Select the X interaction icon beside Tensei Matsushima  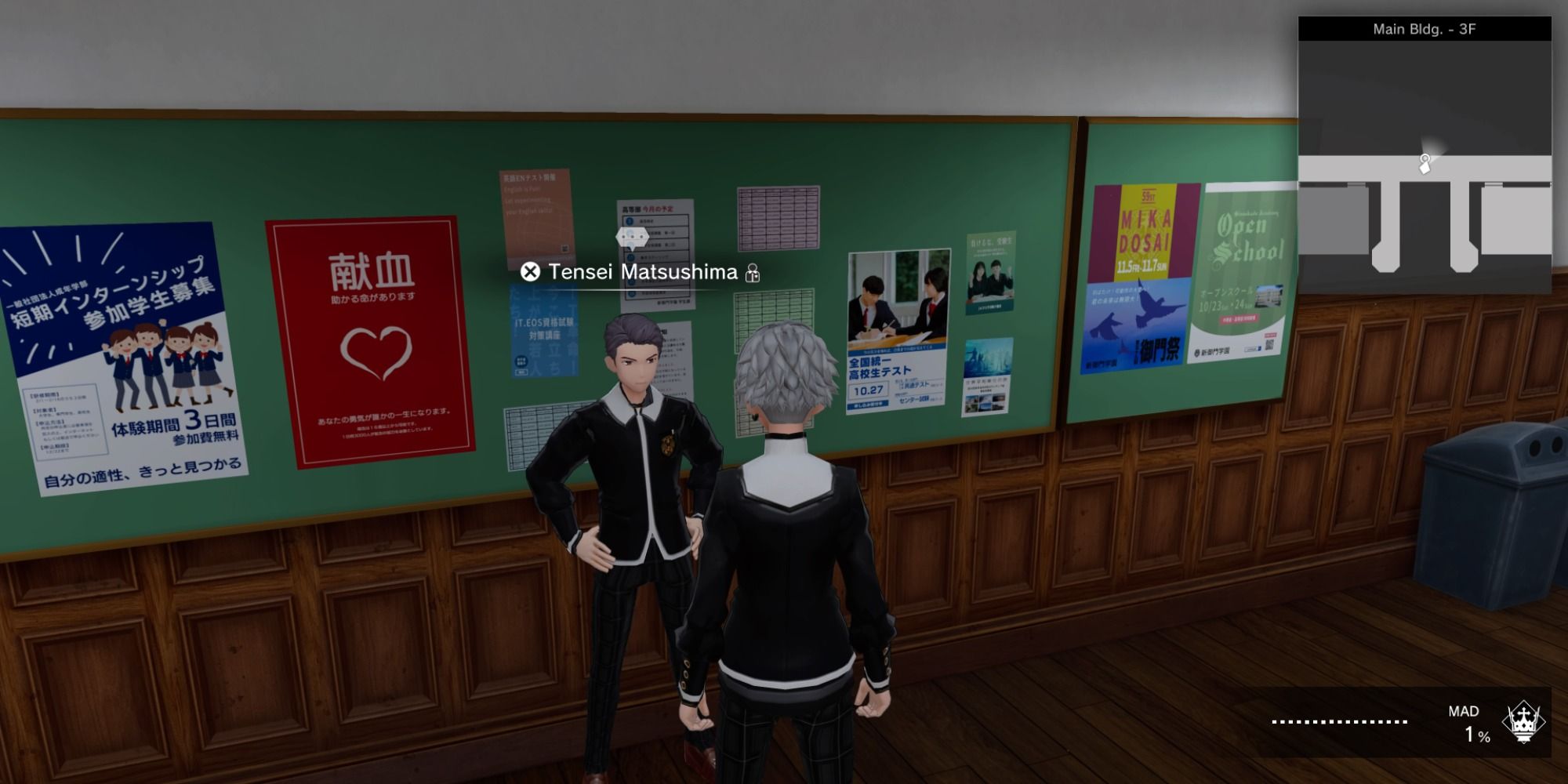(532, 273)
